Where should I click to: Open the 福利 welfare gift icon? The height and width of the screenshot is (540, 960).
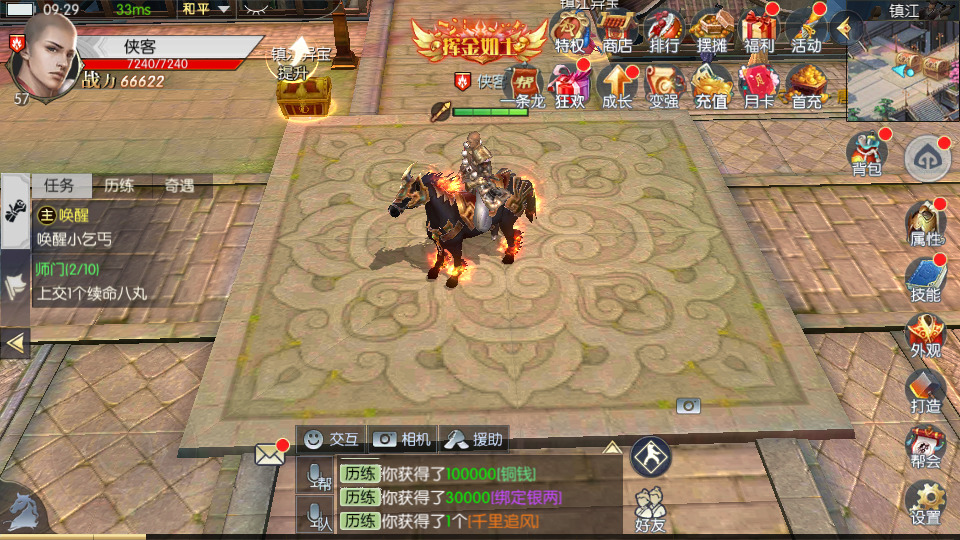point(758,32)
